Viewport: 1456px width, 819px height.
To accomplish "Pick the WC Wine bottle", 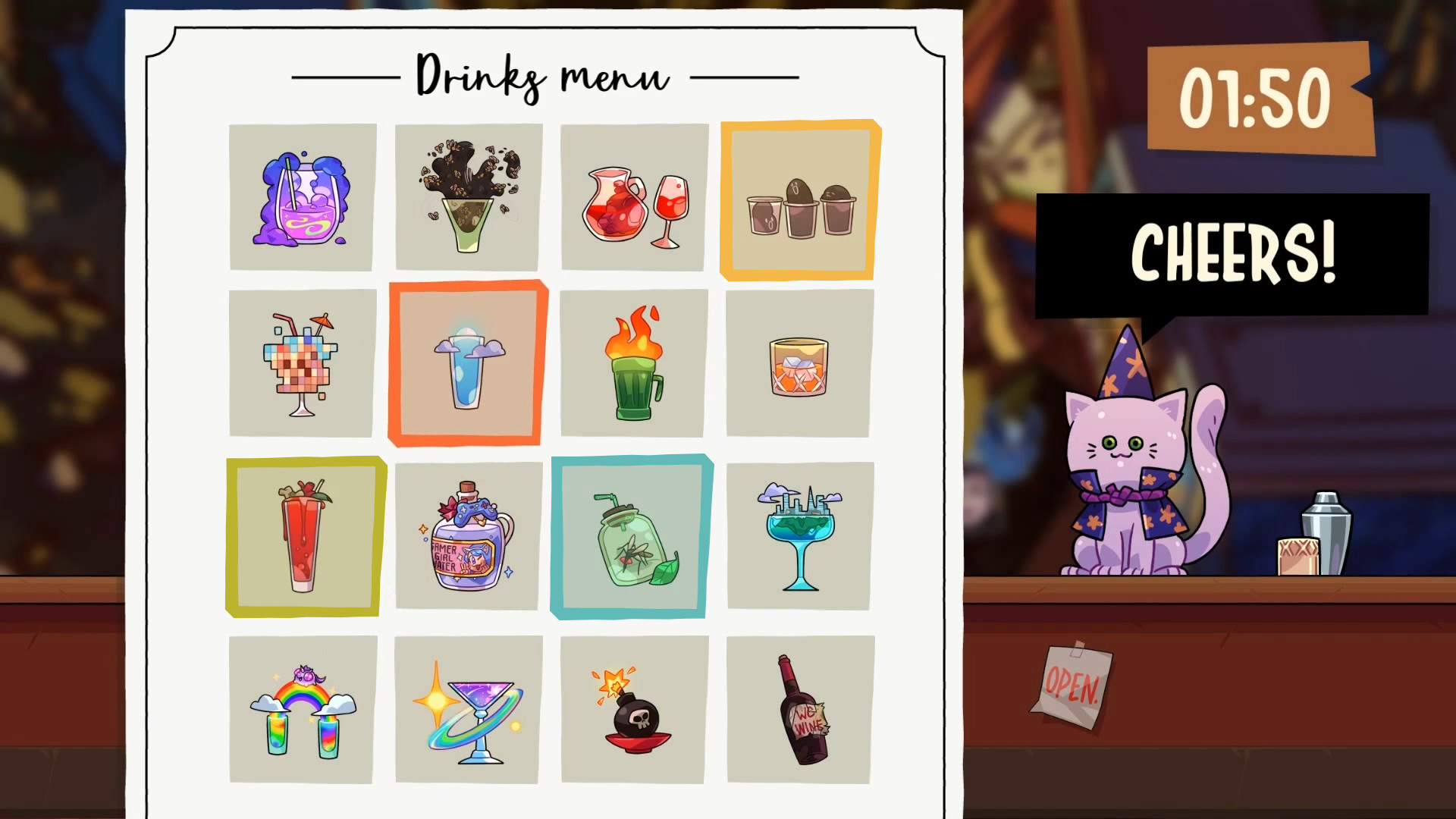I will click(798, 709).
